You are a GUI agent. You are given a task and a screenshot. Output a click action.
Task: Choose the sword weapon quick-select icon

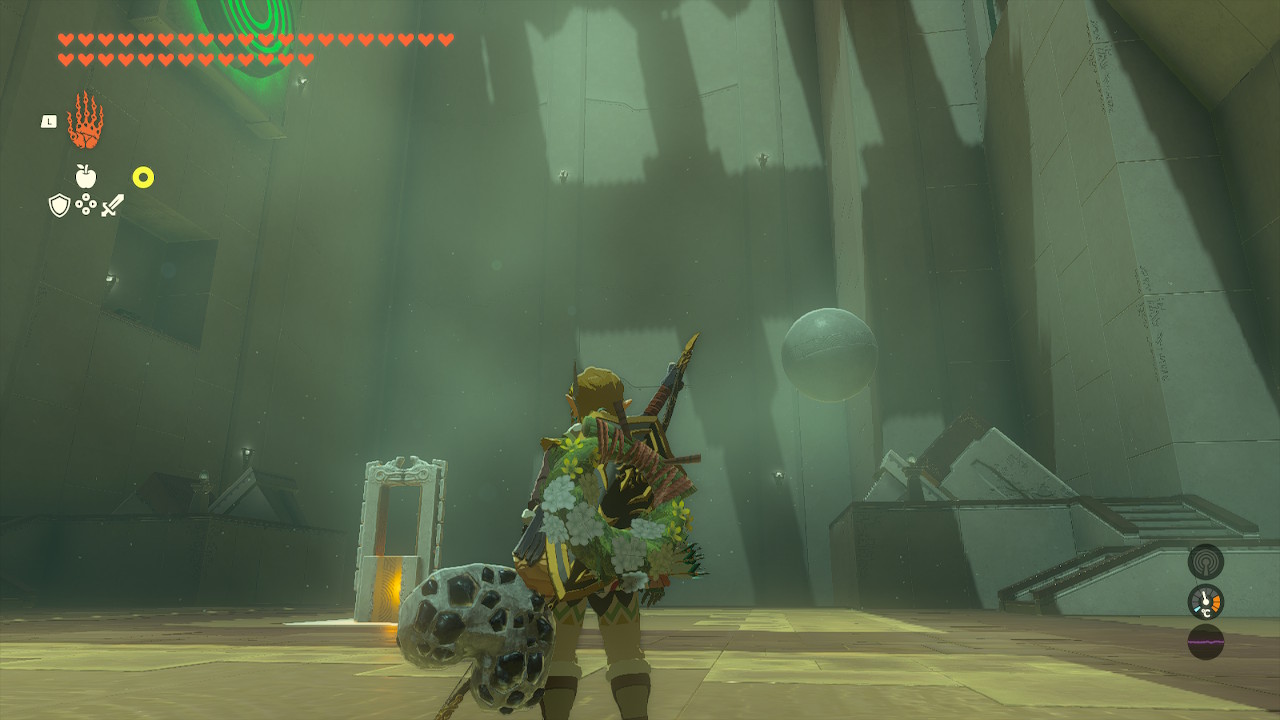point(112,205)
